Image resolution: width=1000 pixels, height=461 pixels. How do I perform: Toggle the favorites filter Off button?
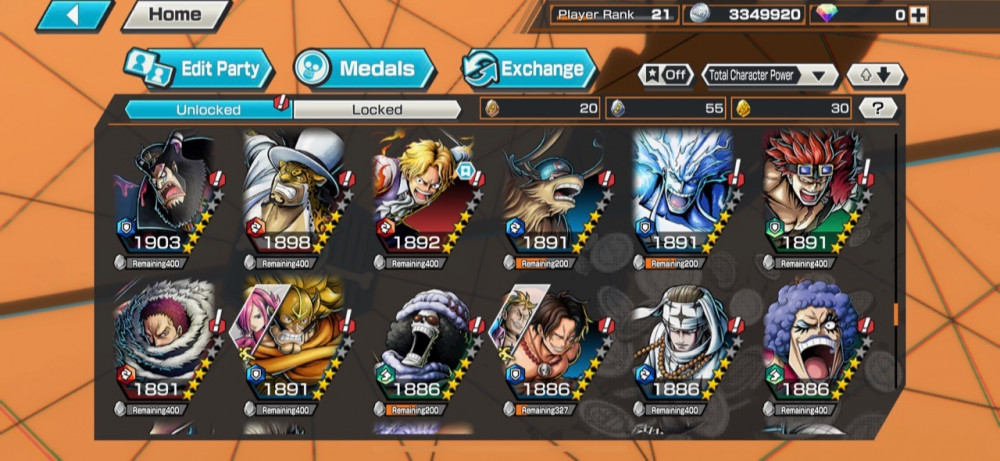pyautogui.click(x=666, y=75)
